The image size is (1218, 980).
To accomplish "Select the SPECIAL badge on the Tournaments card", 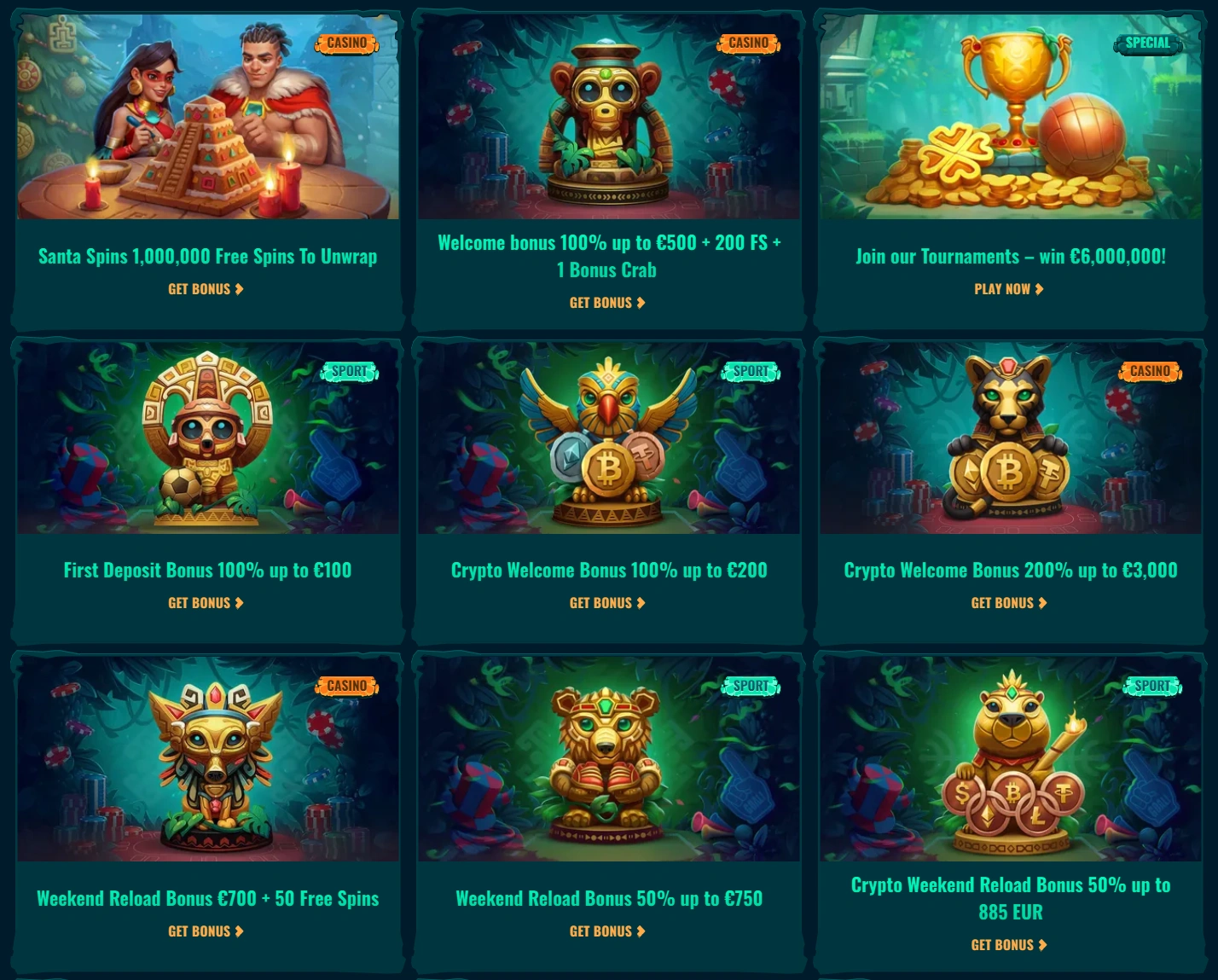I will [1147, 42].
